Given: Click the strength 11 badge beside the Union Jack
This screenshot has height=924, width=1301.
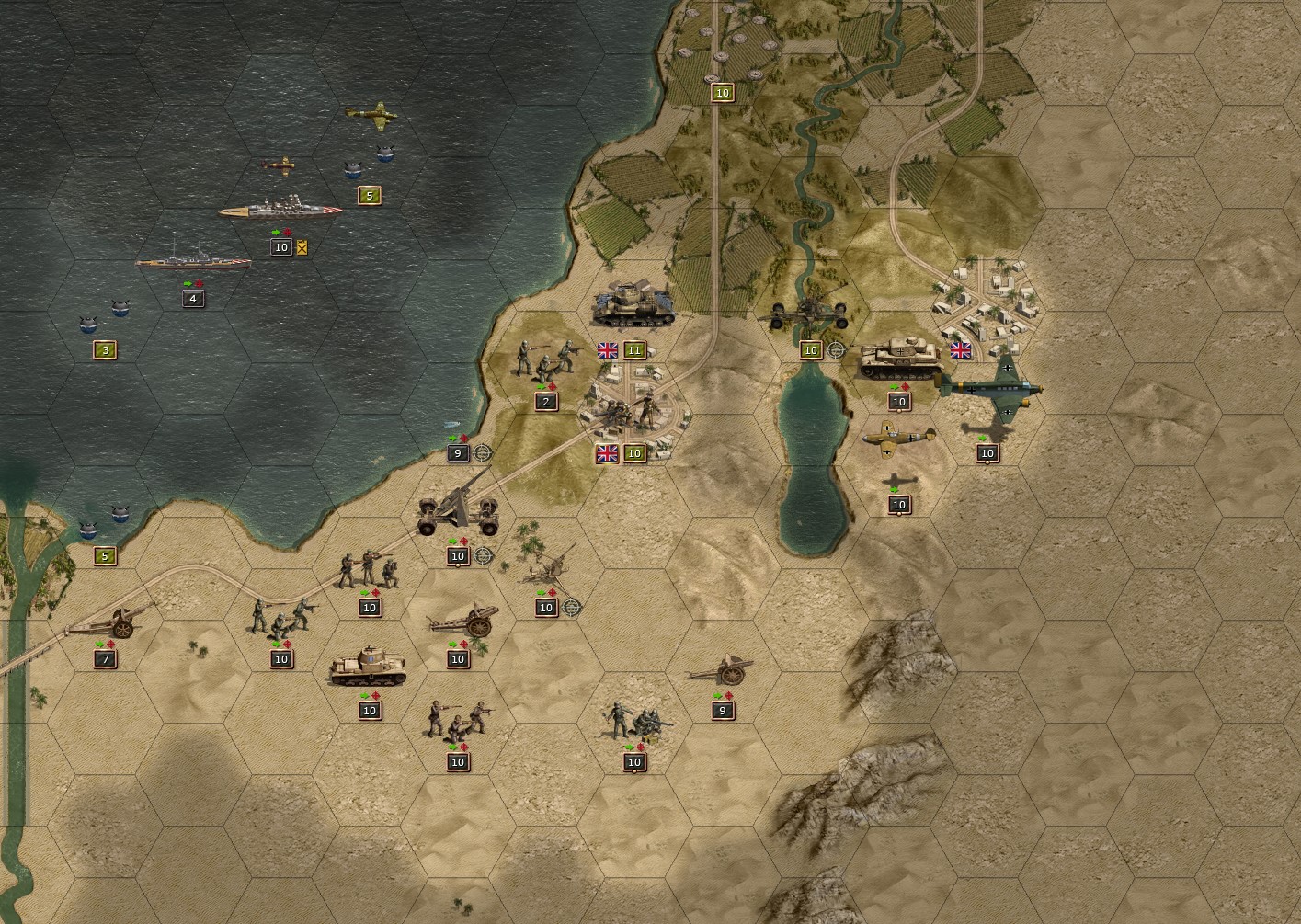Looking at the screenshot, I should point(633,349).
